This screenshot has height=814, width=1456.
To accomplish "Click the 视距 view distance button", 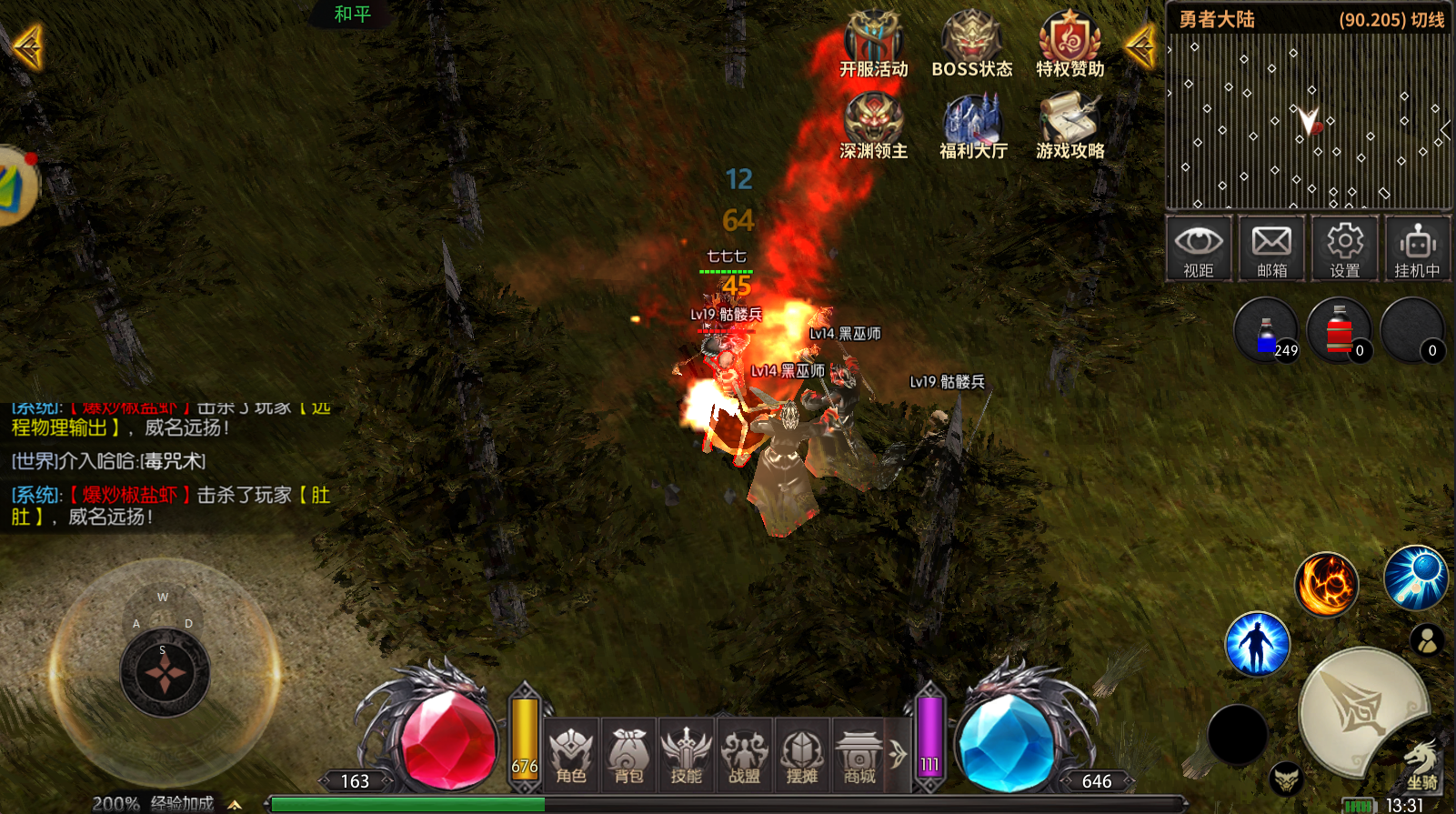I will pos(1199,248).
